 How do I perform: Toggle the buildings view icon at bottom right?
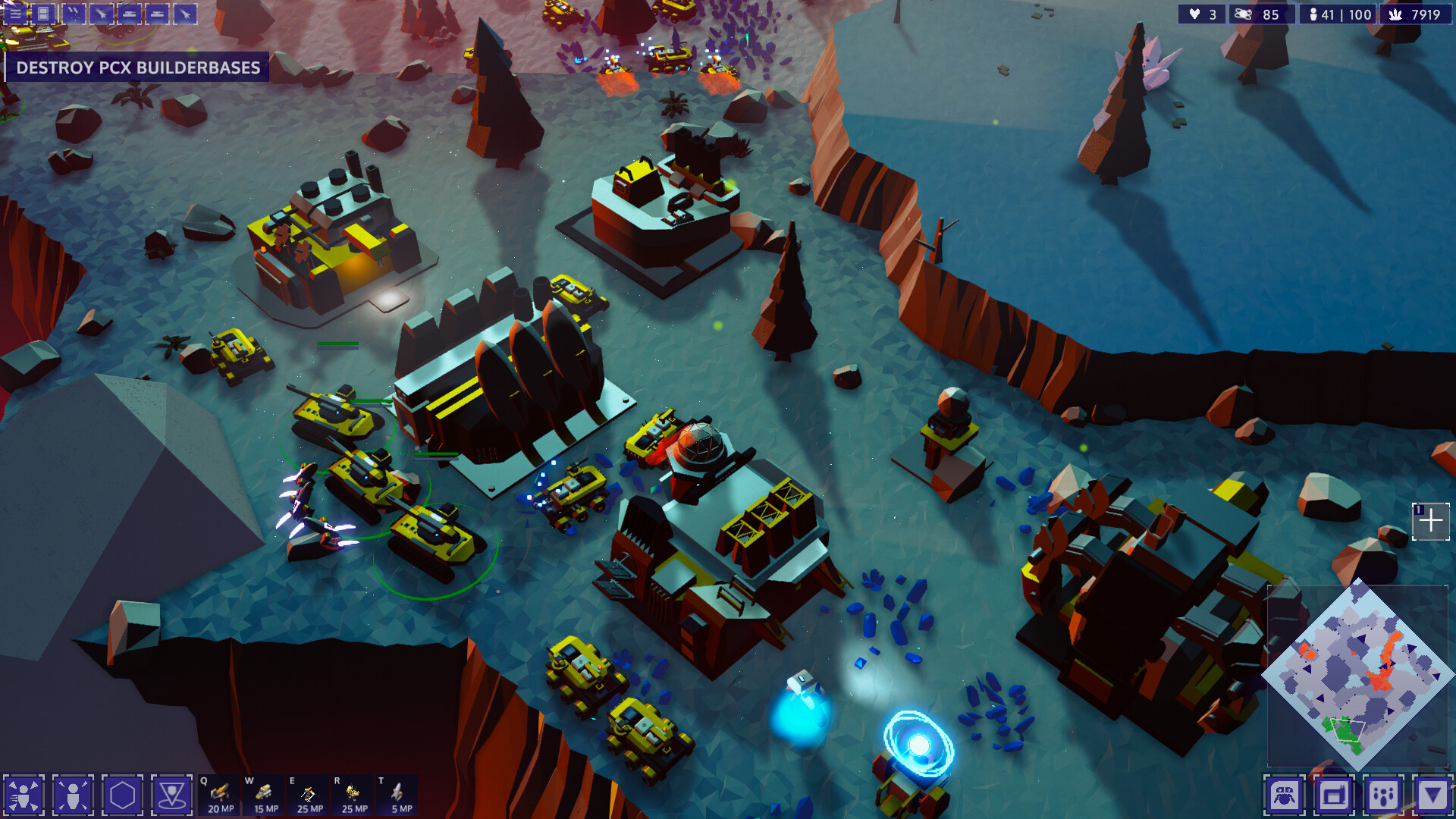point(1335,796)
